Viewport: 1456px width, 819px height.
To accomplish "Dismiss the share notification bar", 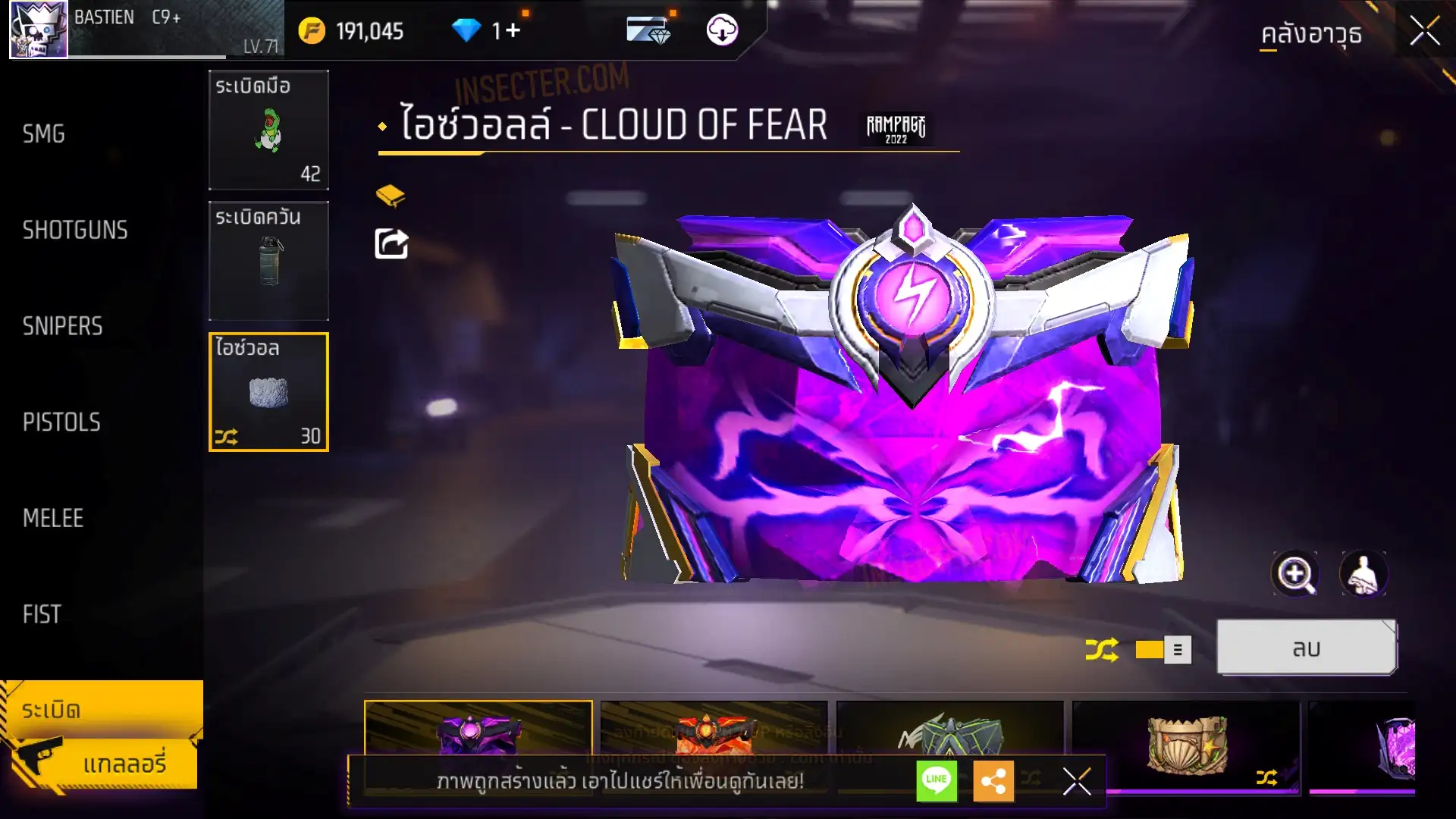I will (1077, 780).
